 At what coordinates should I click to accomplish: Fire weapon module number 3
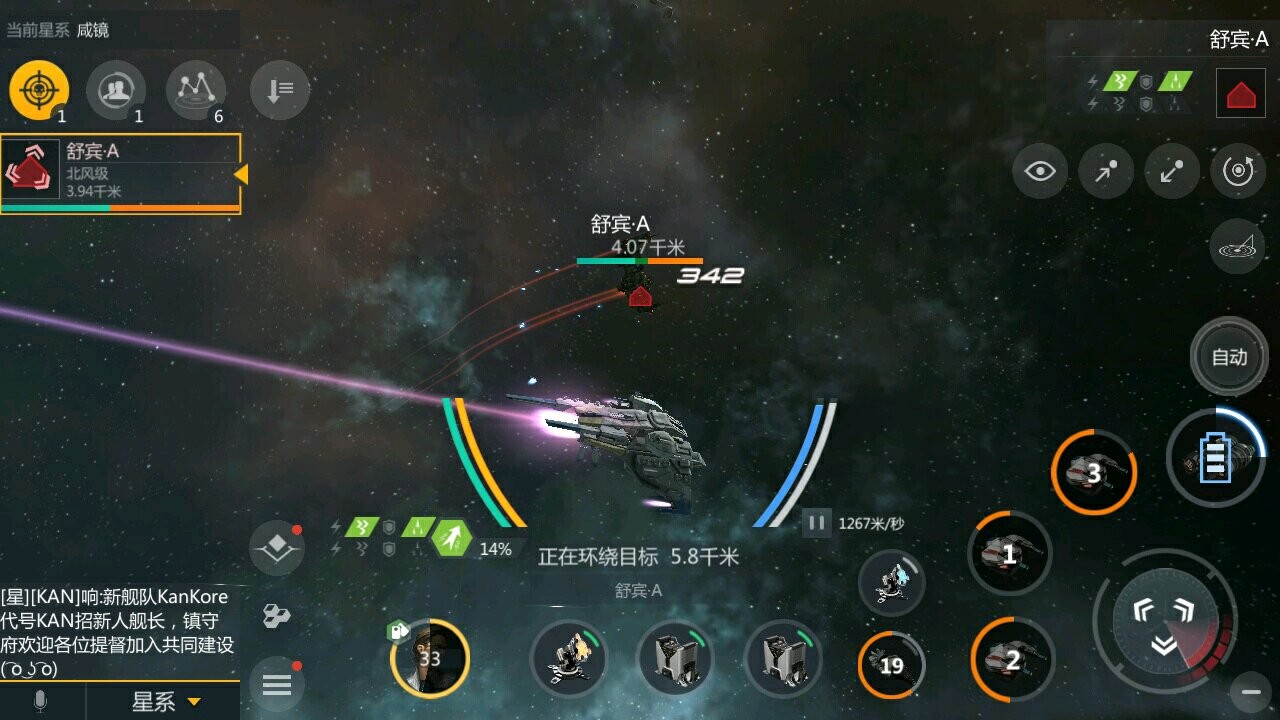coord(1093,473)
